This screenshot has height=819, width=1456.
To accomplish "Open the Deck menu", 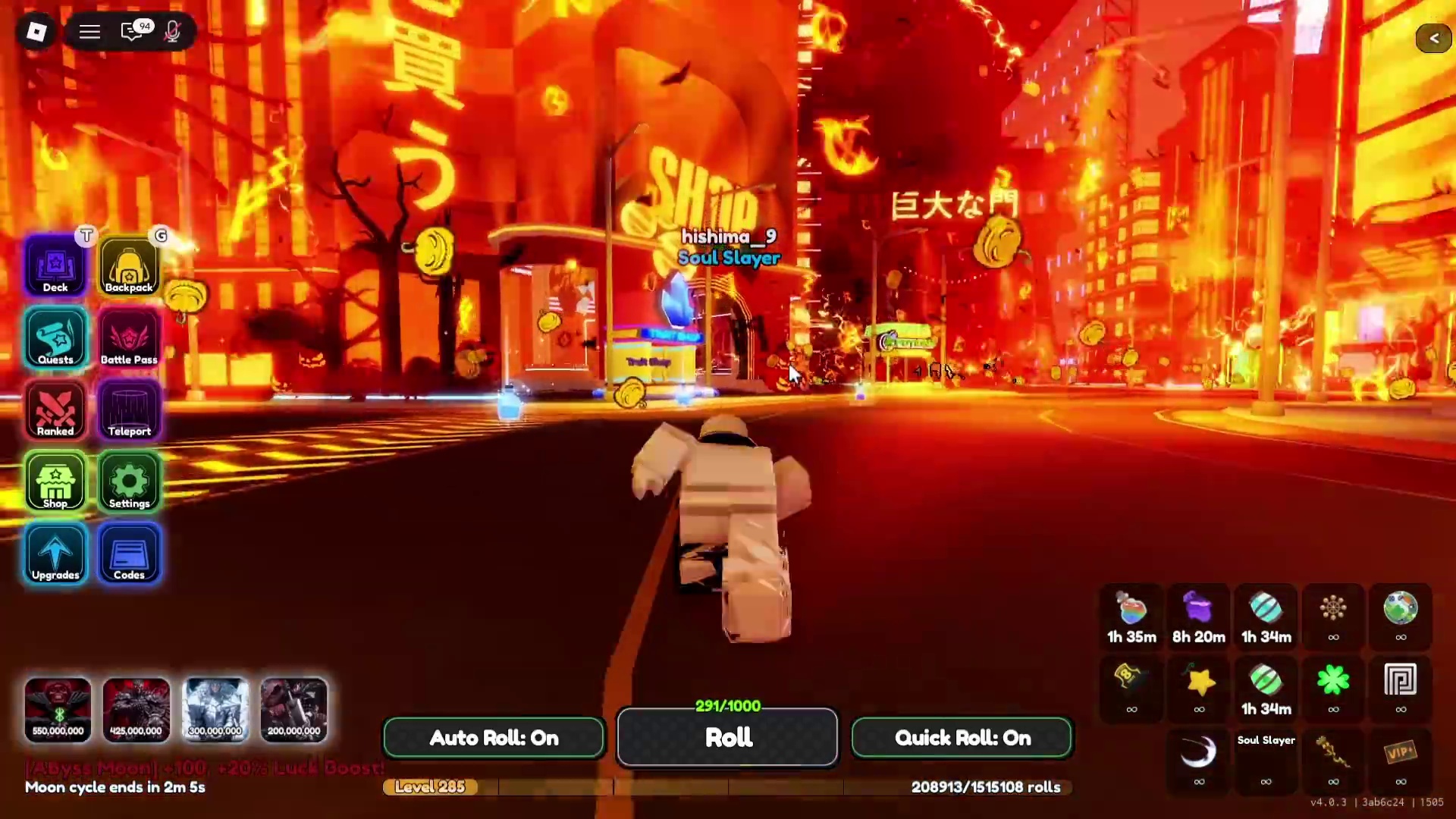I will coord(55,266).
